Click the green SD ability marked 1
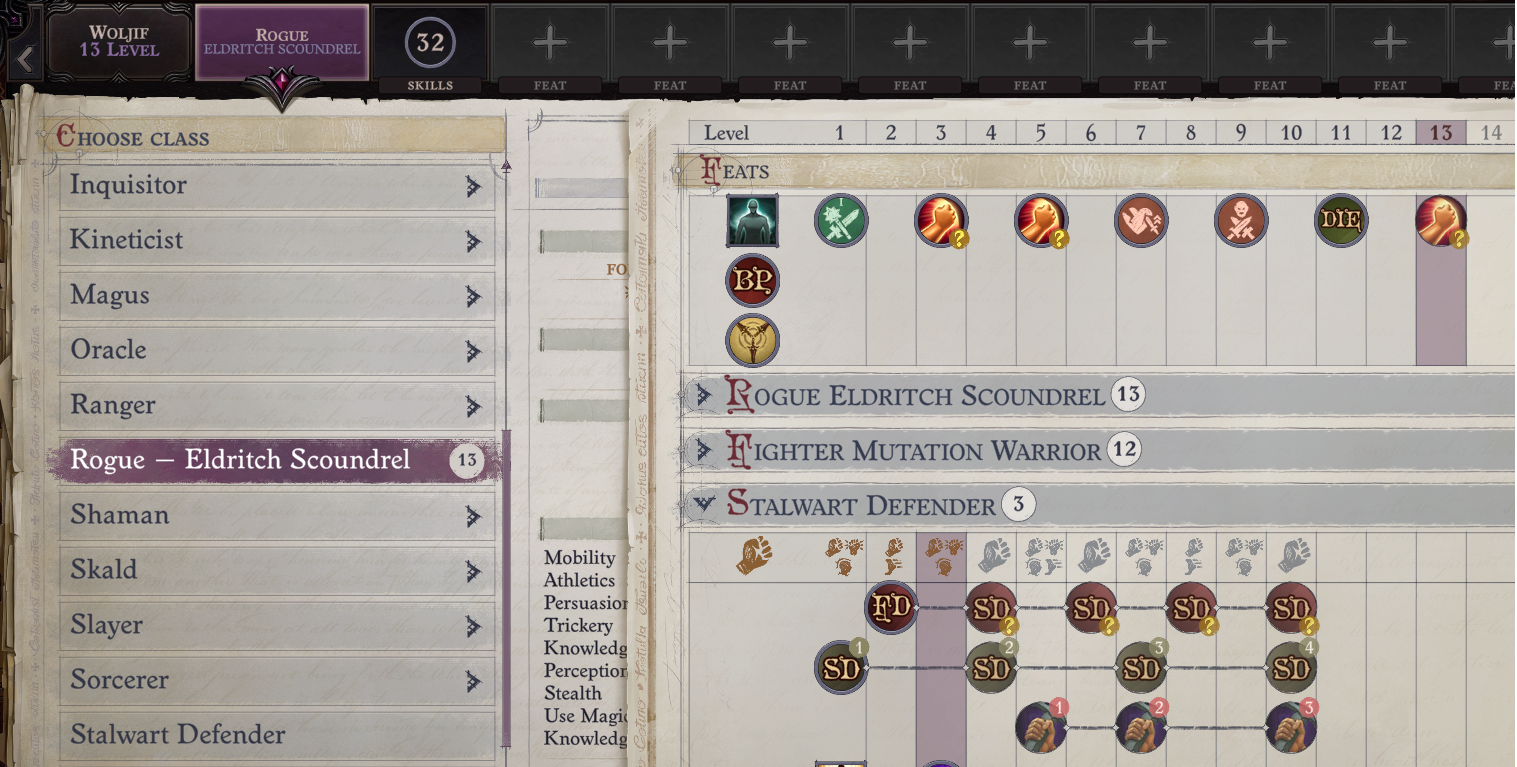1517x767 pixels. point(841,667)
